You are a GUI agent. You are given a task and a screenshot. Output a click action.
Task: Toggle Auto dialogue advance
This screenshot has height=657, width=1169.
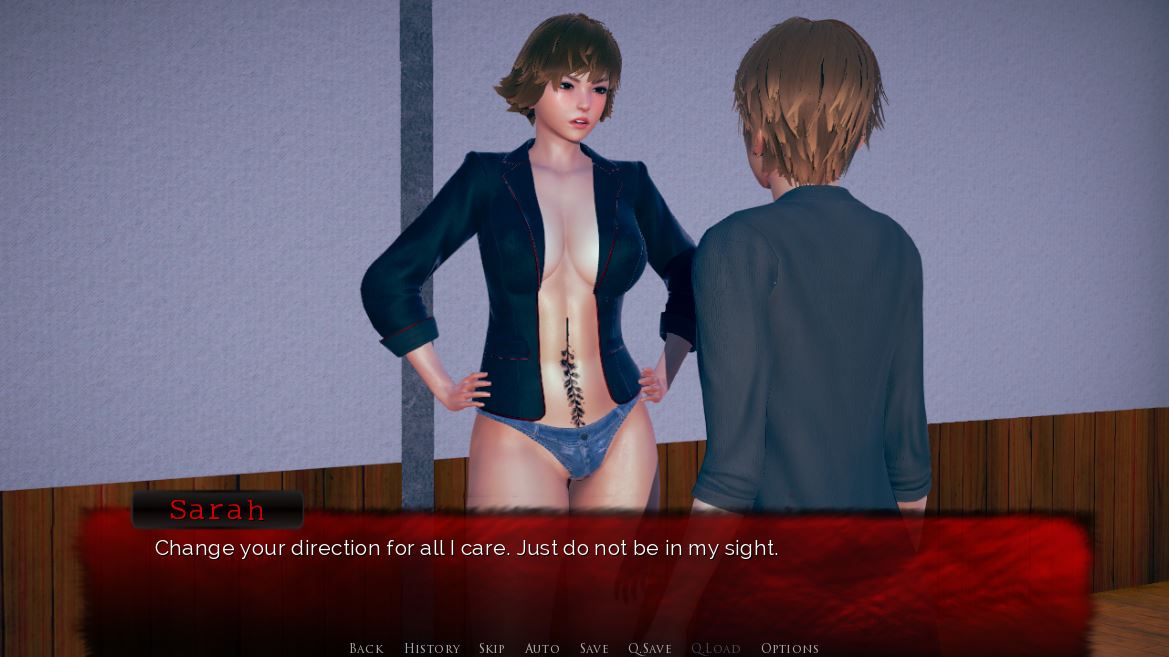coord(542,648)
